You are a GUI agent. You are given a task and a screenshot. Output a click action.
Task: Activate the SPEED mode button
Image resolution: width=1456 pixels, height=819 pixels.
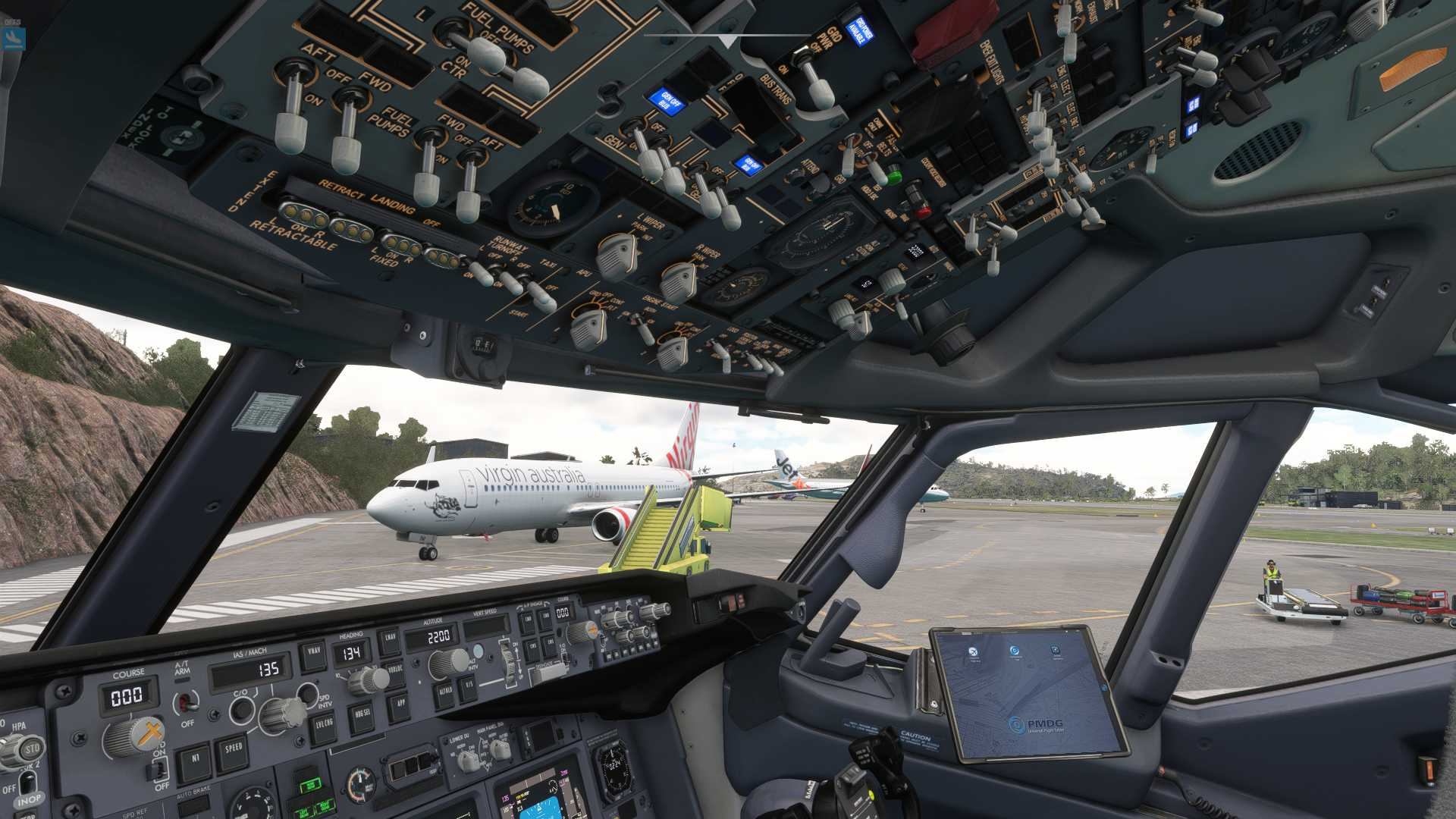(233, 749)
